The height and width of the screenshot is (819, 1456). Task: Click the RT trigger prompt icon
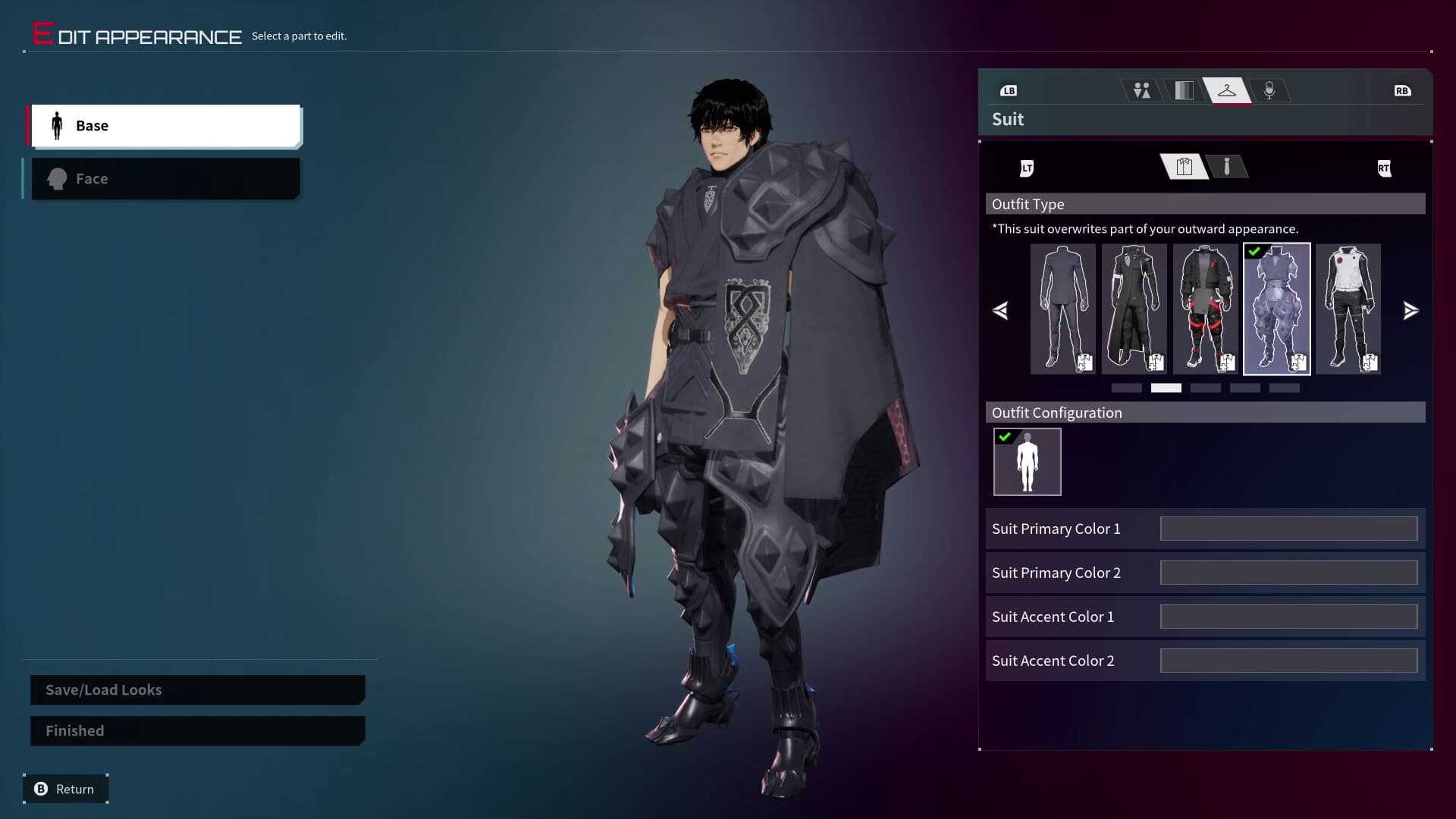pos(1383,168)
